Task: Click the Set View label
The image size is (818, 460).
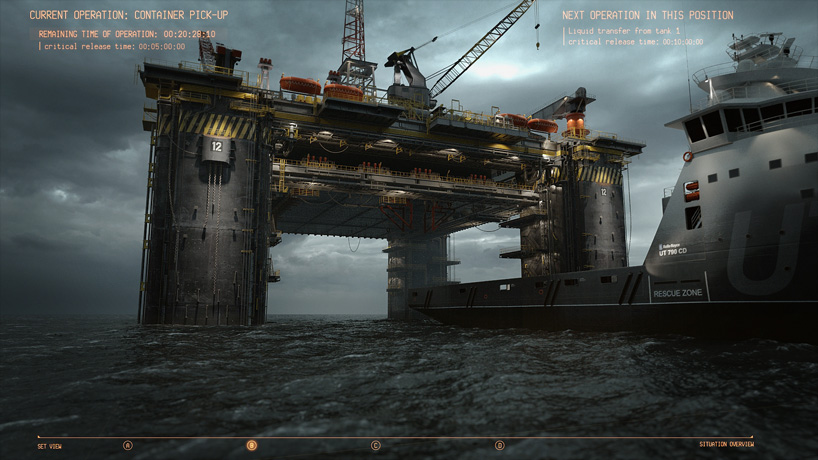Action: [x=49, y=446]
